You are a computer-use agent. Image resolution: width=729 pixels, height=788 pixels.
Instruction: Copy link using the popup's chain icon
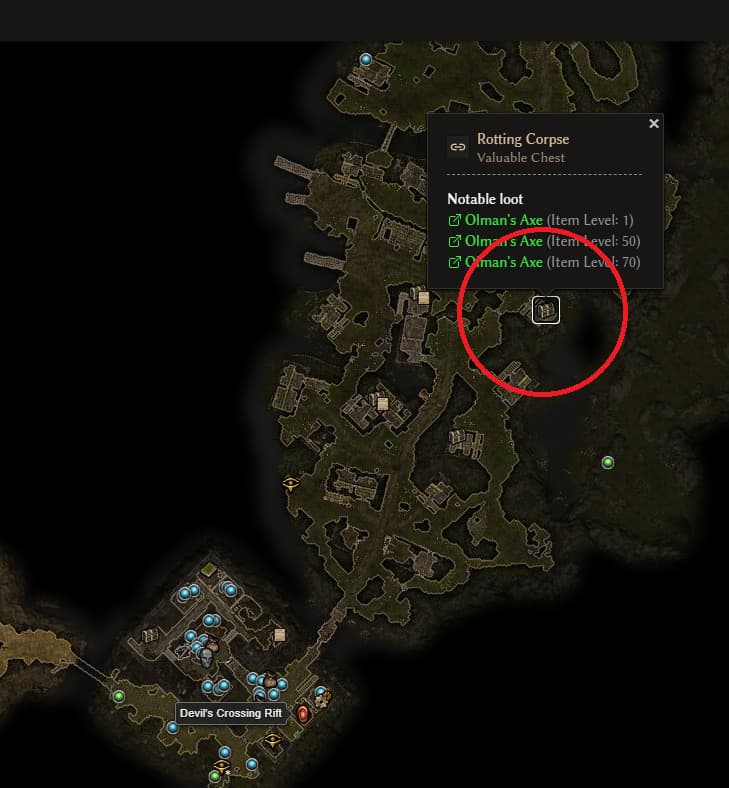[458, 147]
